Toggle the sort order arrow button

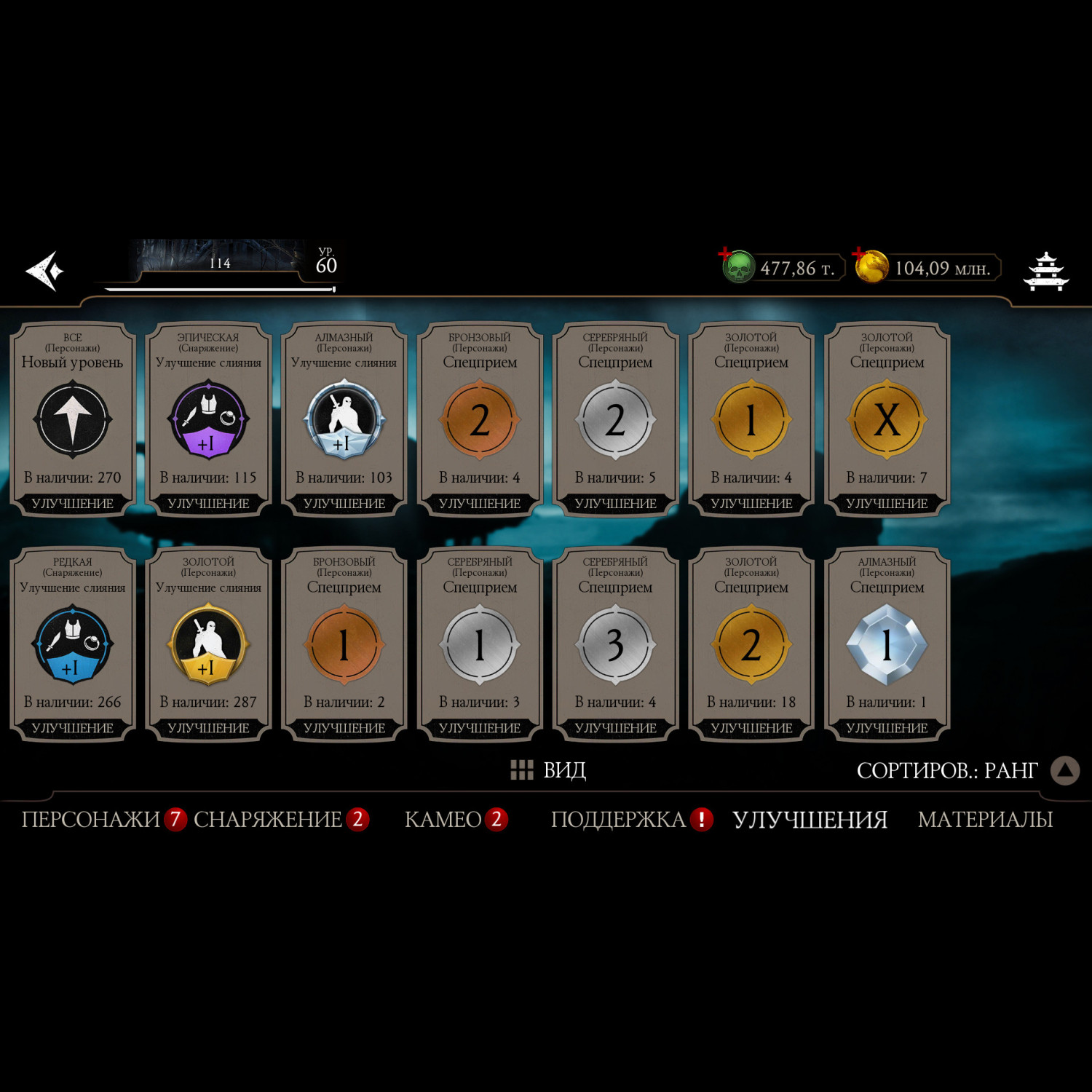pos(1064,770)
